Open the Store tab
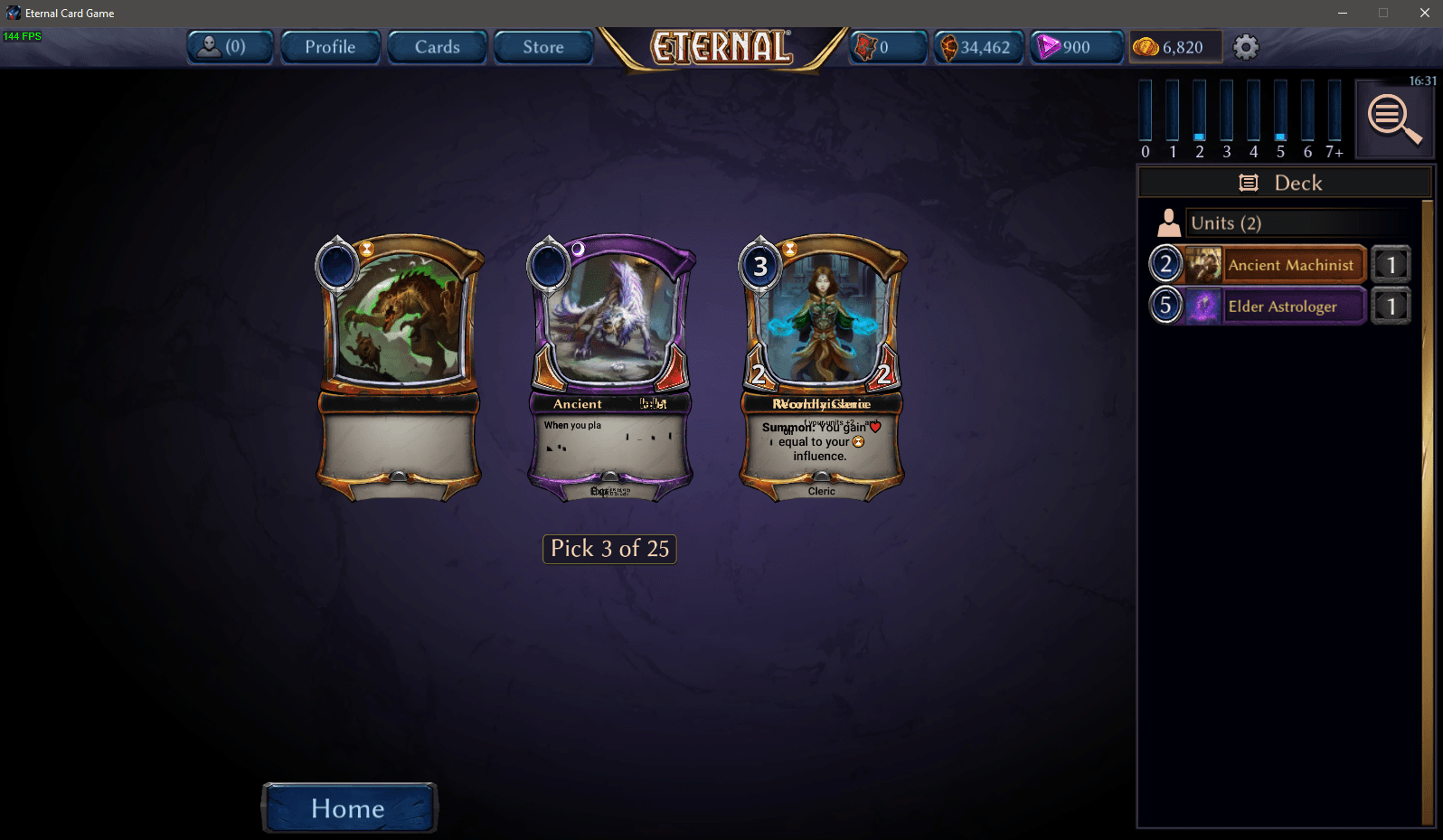The width and height of the screenshot is (1443, 840). pyautogui.click(x=542, y=46)
